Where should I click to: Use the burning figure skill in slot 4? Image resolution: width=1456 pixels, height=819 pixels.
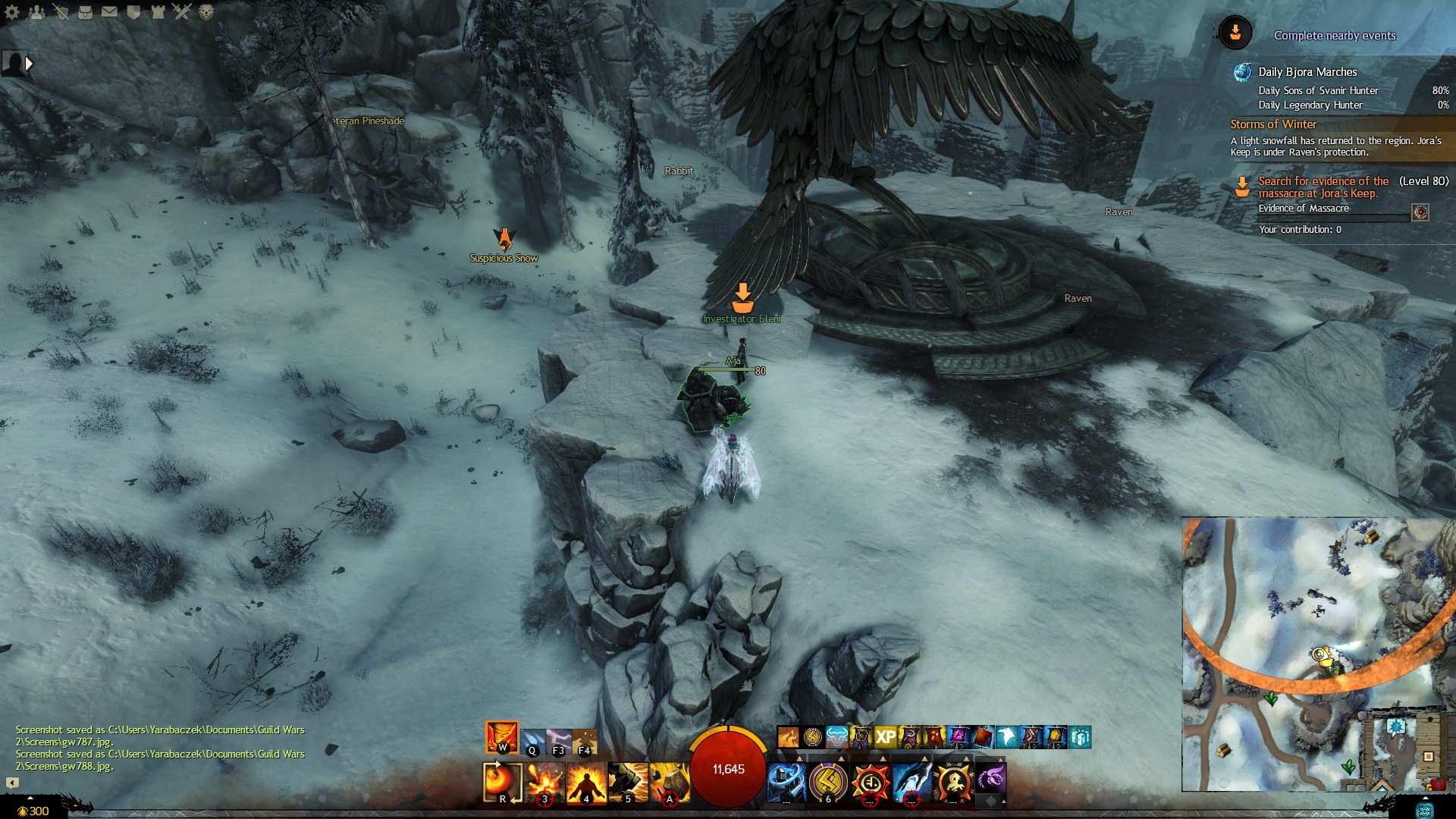586,782
